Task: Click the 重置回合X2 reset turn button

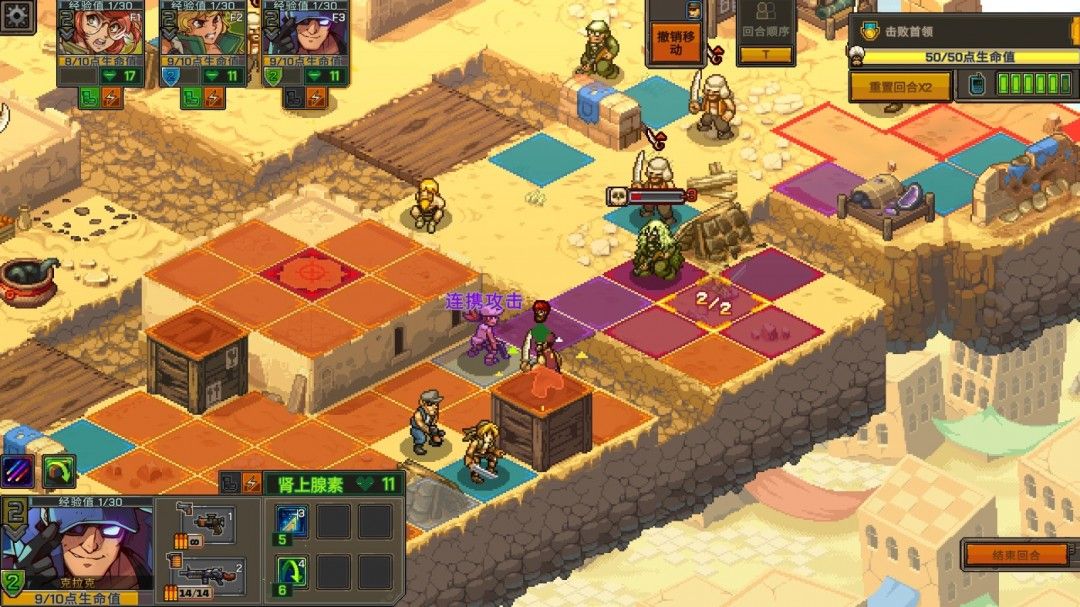Action: click(x=899, y=87)
